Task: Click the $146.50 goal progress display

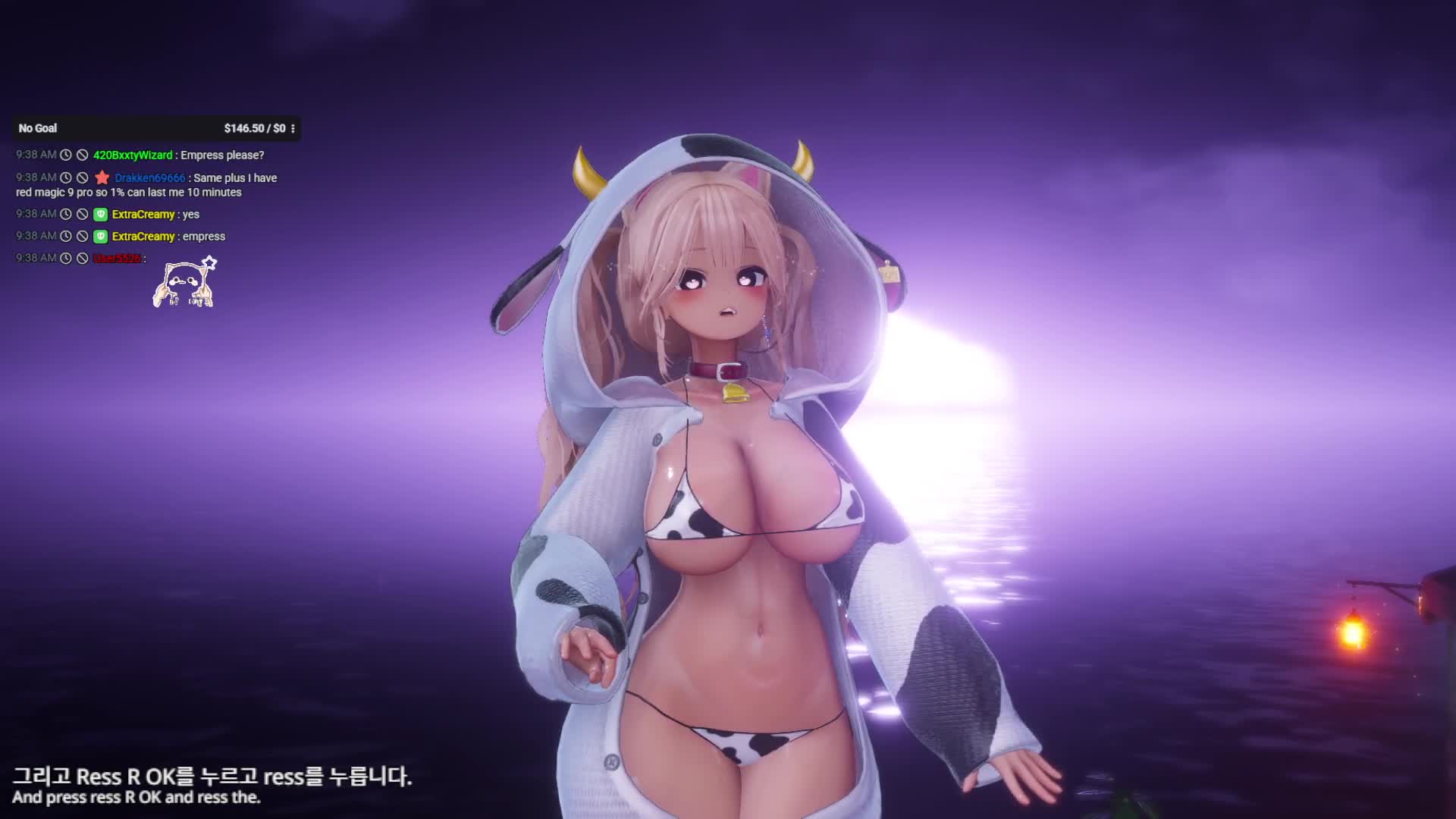Action: pyautogui.click(x=253, y=128)
